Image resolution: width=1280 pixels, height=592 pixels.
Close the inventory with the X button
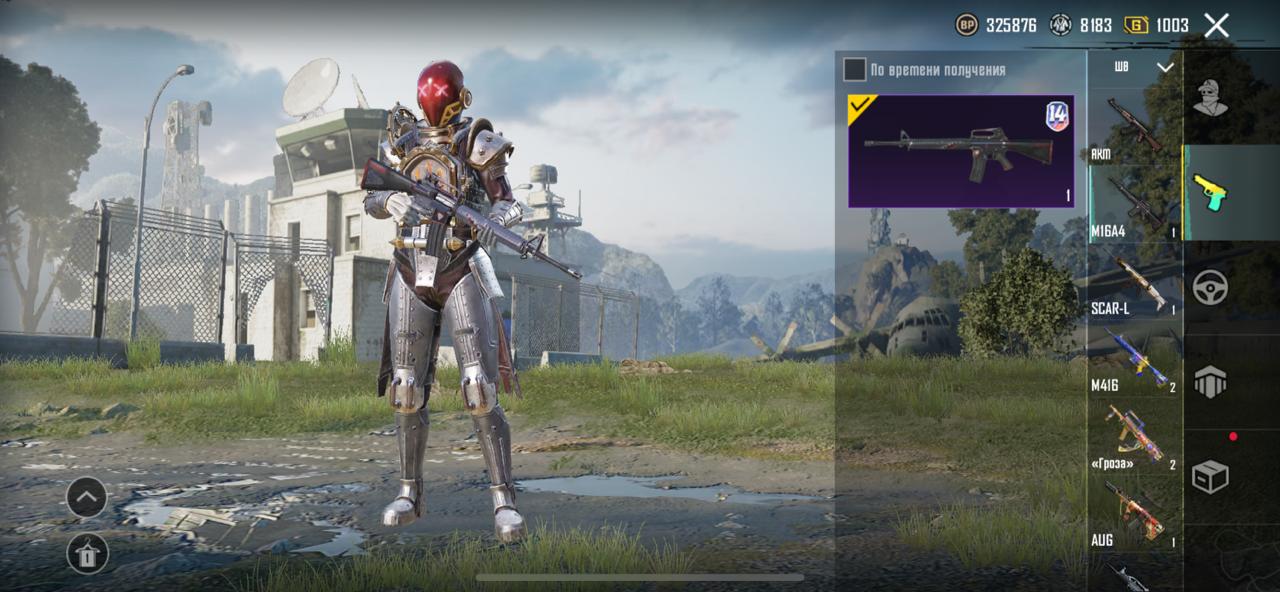click(x=1216, y=25)
